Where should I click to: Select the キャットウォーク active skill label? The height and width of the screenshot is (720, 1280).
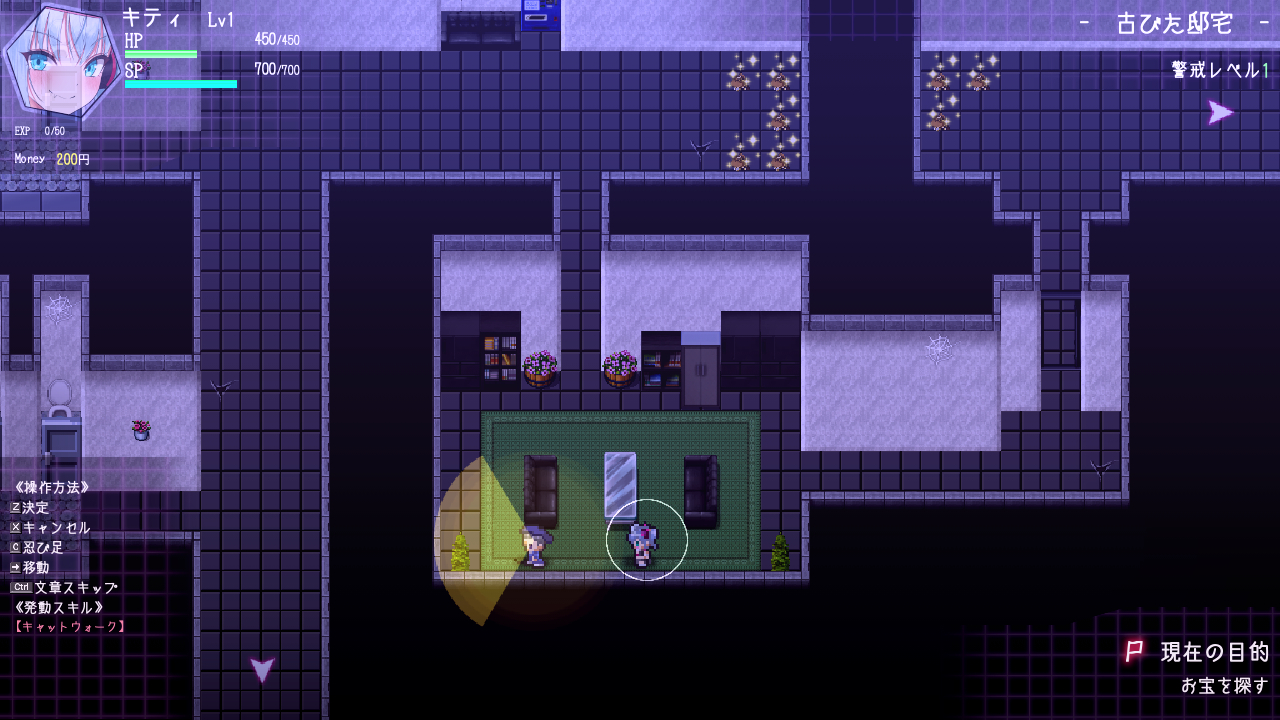coord(70,627)
